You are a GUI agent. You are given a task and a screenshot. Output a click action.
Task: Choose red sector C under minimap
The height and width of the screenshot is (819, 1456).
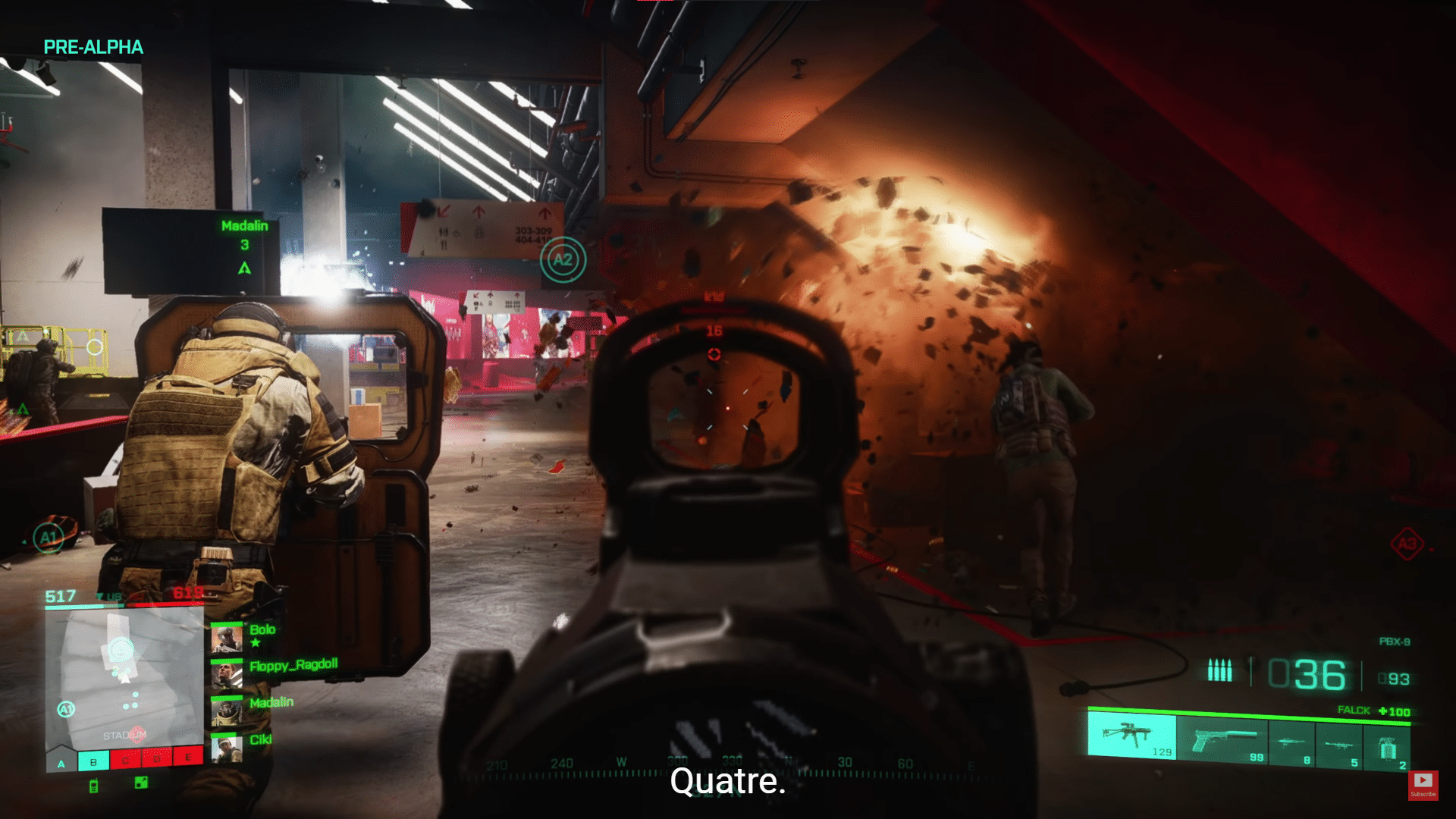125,758
